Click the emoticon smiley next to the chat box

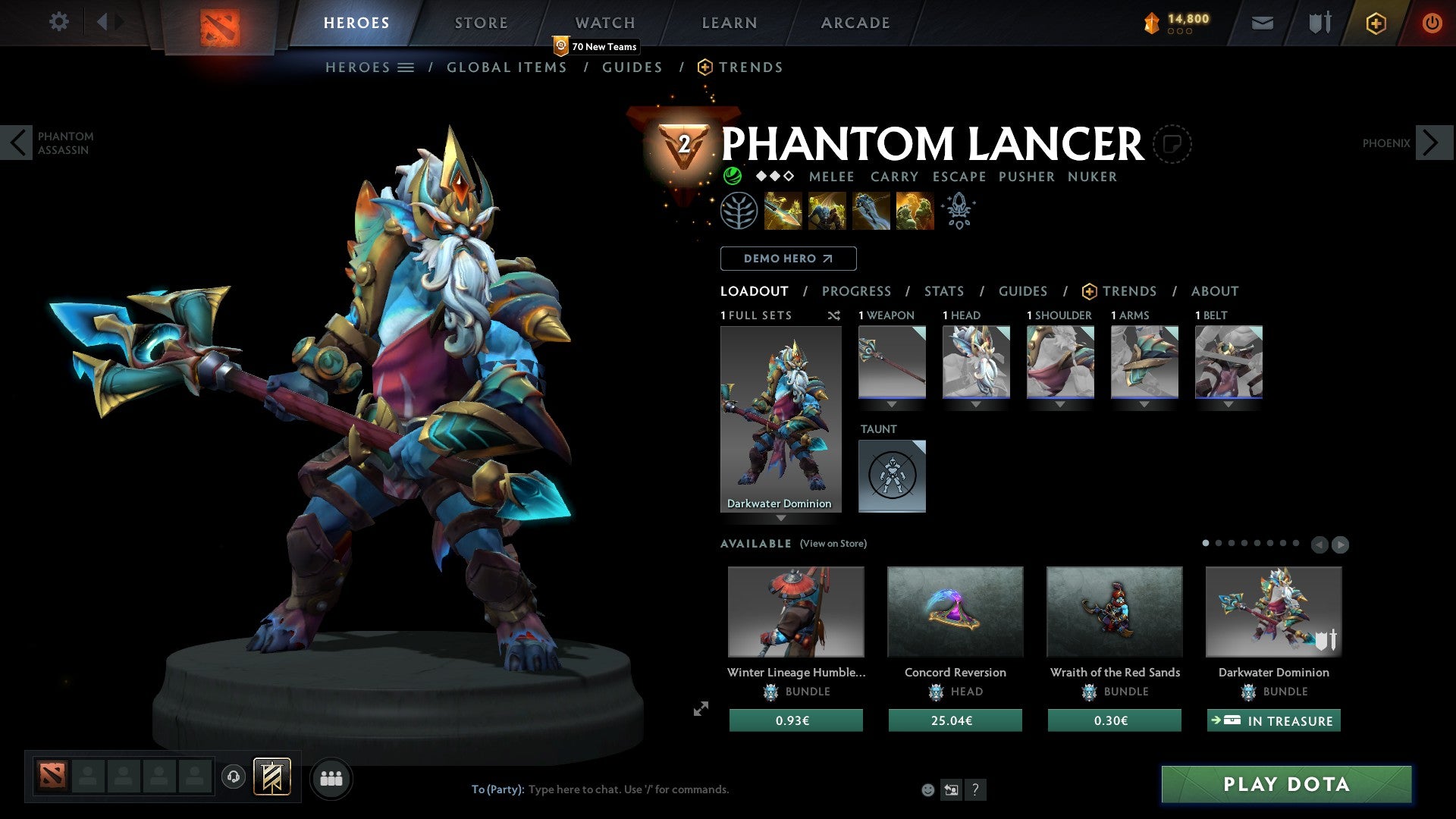tap(927, 789)
